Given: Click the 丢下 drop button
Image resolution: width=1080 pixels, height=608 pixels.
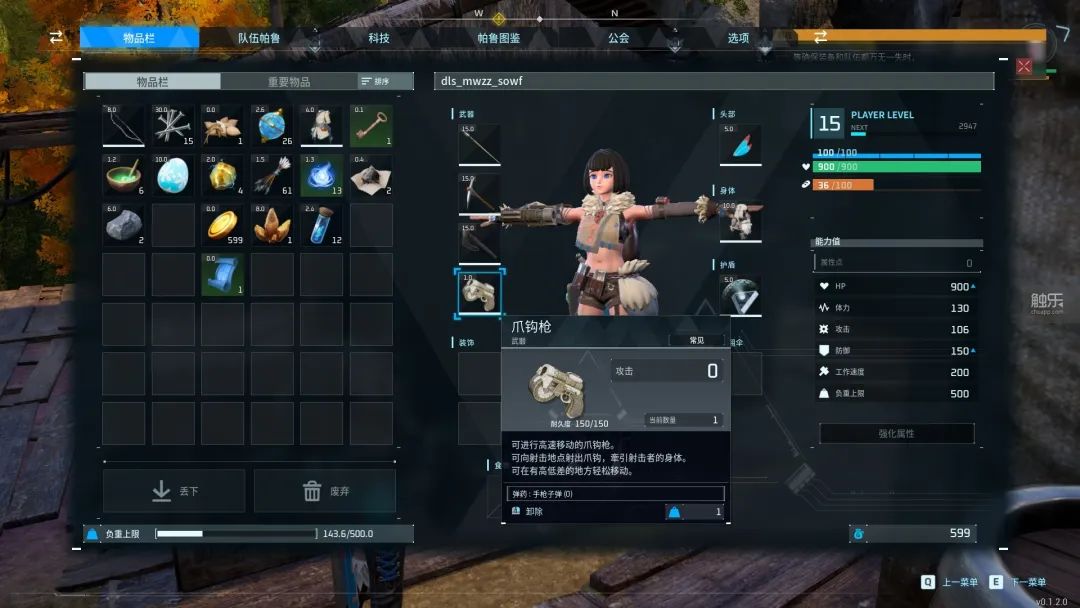Looking at the screenshot, I should (174, 491).
